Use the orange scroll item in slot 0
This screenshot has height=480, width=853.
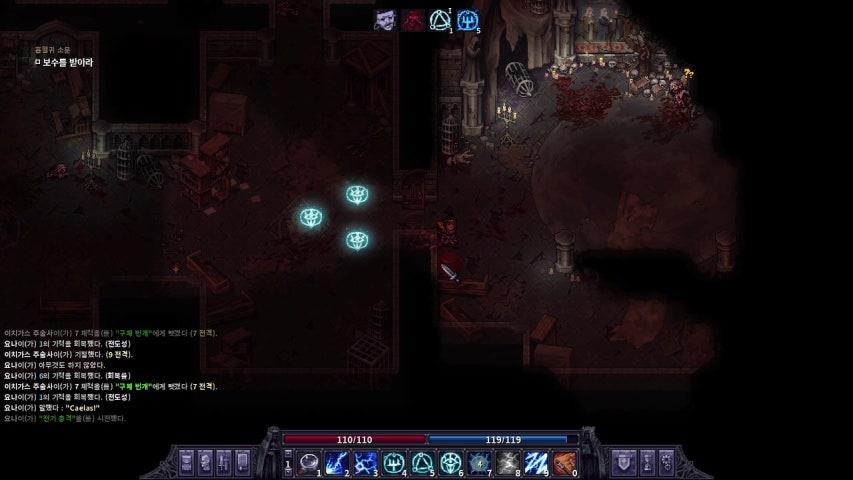click(565, 462)
